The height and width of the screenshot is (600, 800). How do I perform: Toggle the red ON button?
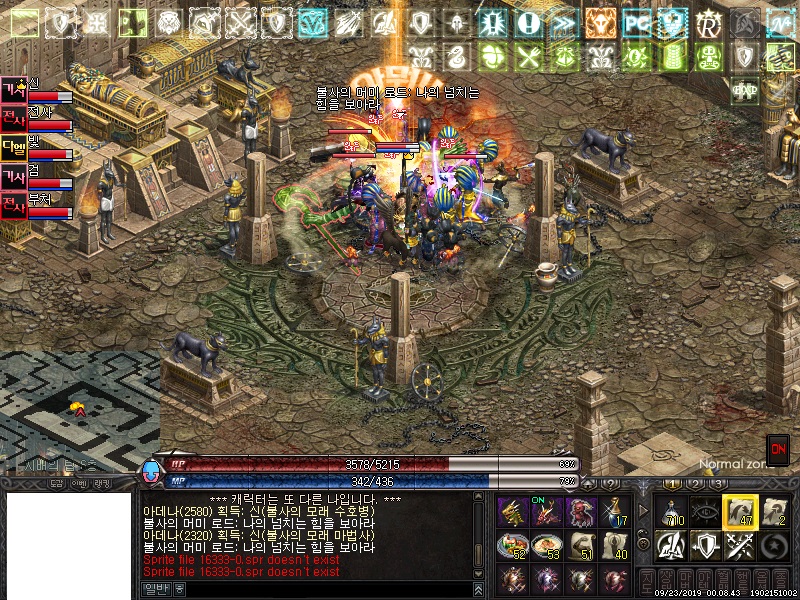coord(777,449)
